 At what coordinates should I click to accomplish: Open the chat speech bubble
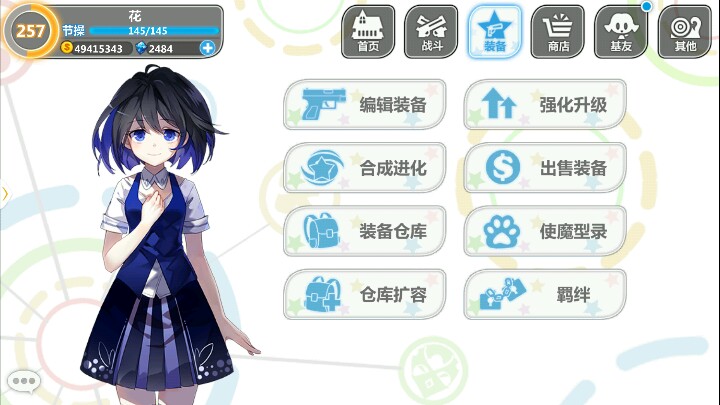click(x=22, y=381)
